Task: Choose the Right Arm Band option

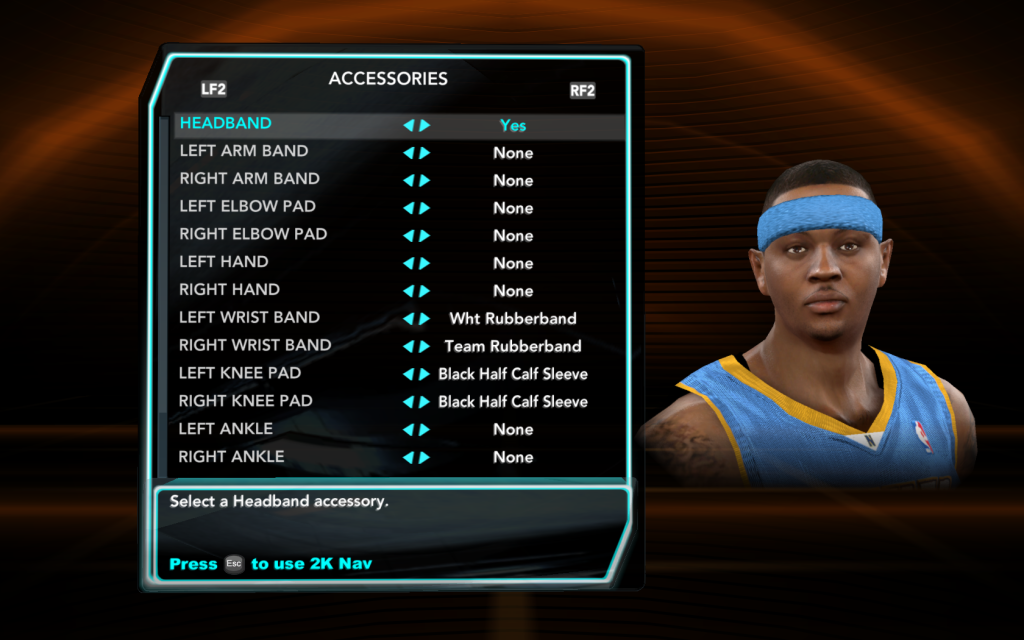Action: (249, 179)
